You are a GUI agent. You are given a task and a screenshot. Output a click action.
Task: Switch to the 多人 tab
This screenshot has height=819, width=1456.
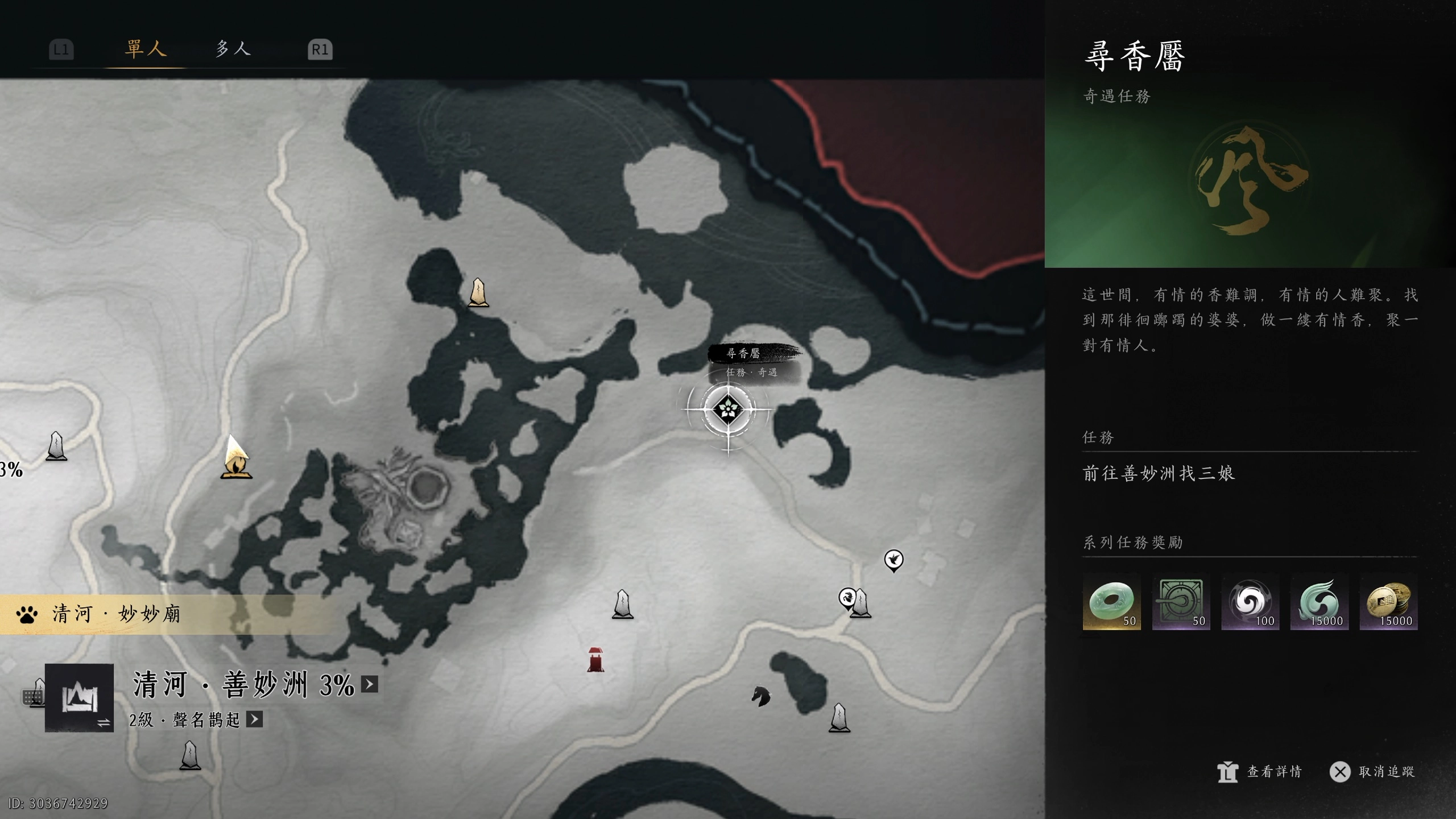(x=233, y=49)
